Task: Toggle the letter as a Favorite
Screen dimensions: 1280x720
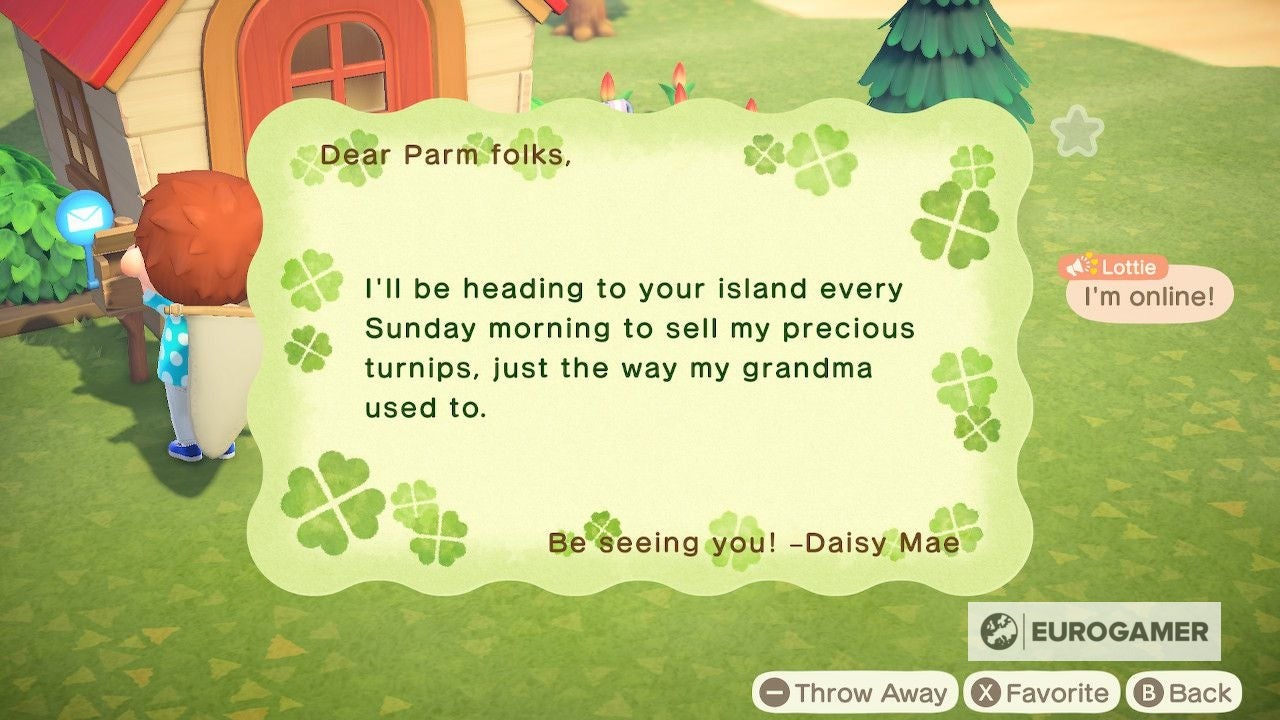Action: click(1043, 691)
